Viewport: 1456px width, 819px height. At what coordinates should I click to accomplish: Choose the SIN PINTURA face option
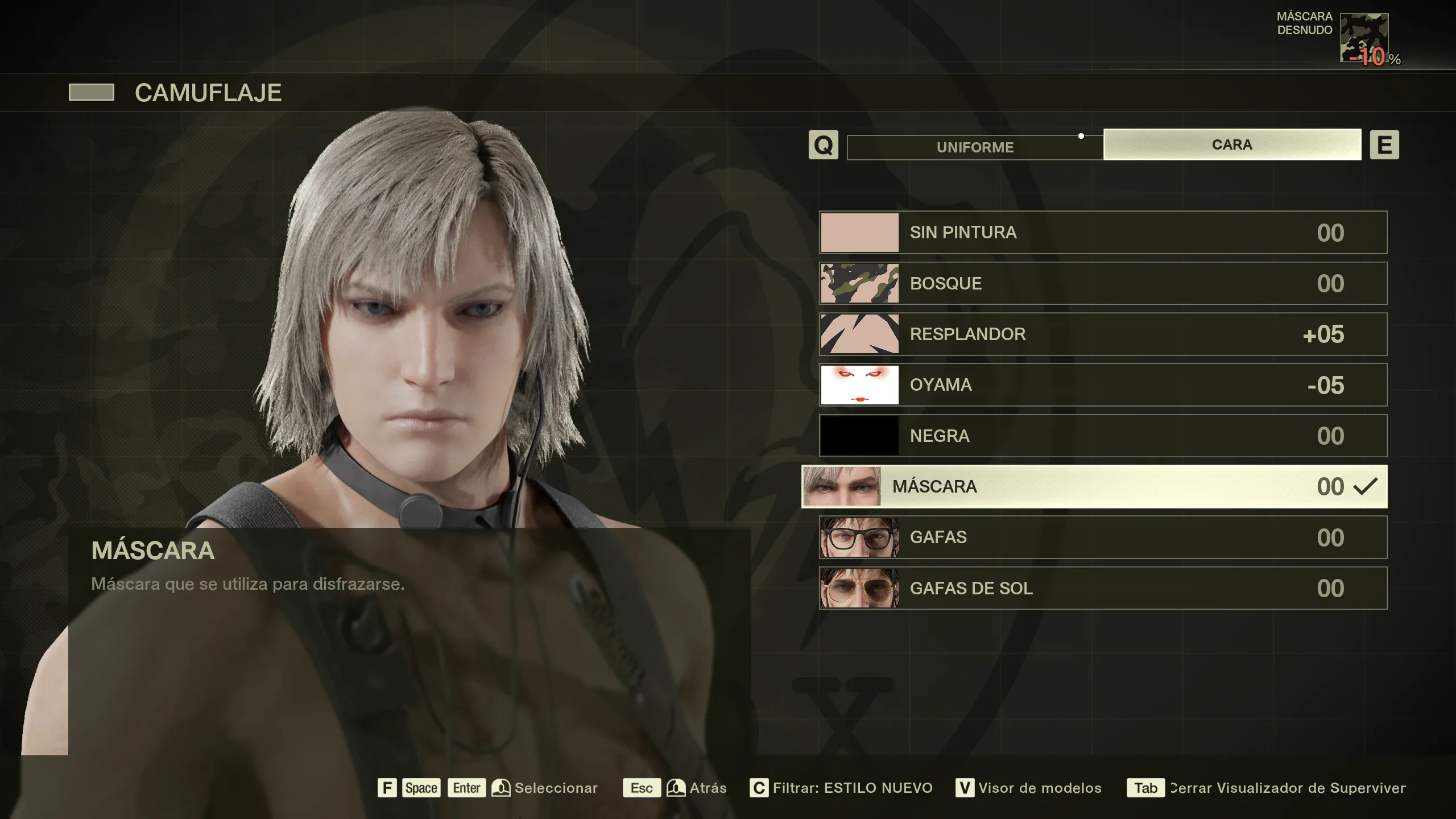click(1103, 233)
